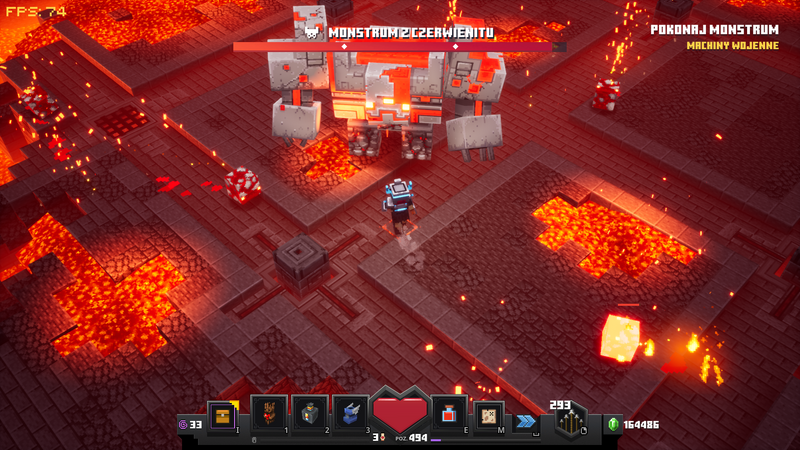Activate the first artifact slot
This screenshot has width=800, height=450.
[269, 413]
